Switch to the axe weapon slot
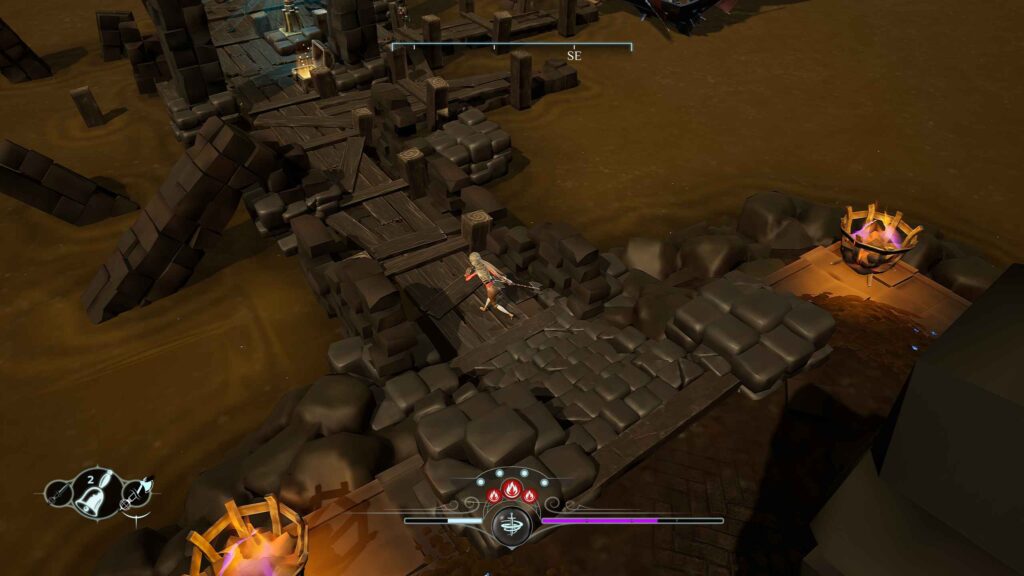This screenshot has height=576, width=1024. click(x=135, y=491)
